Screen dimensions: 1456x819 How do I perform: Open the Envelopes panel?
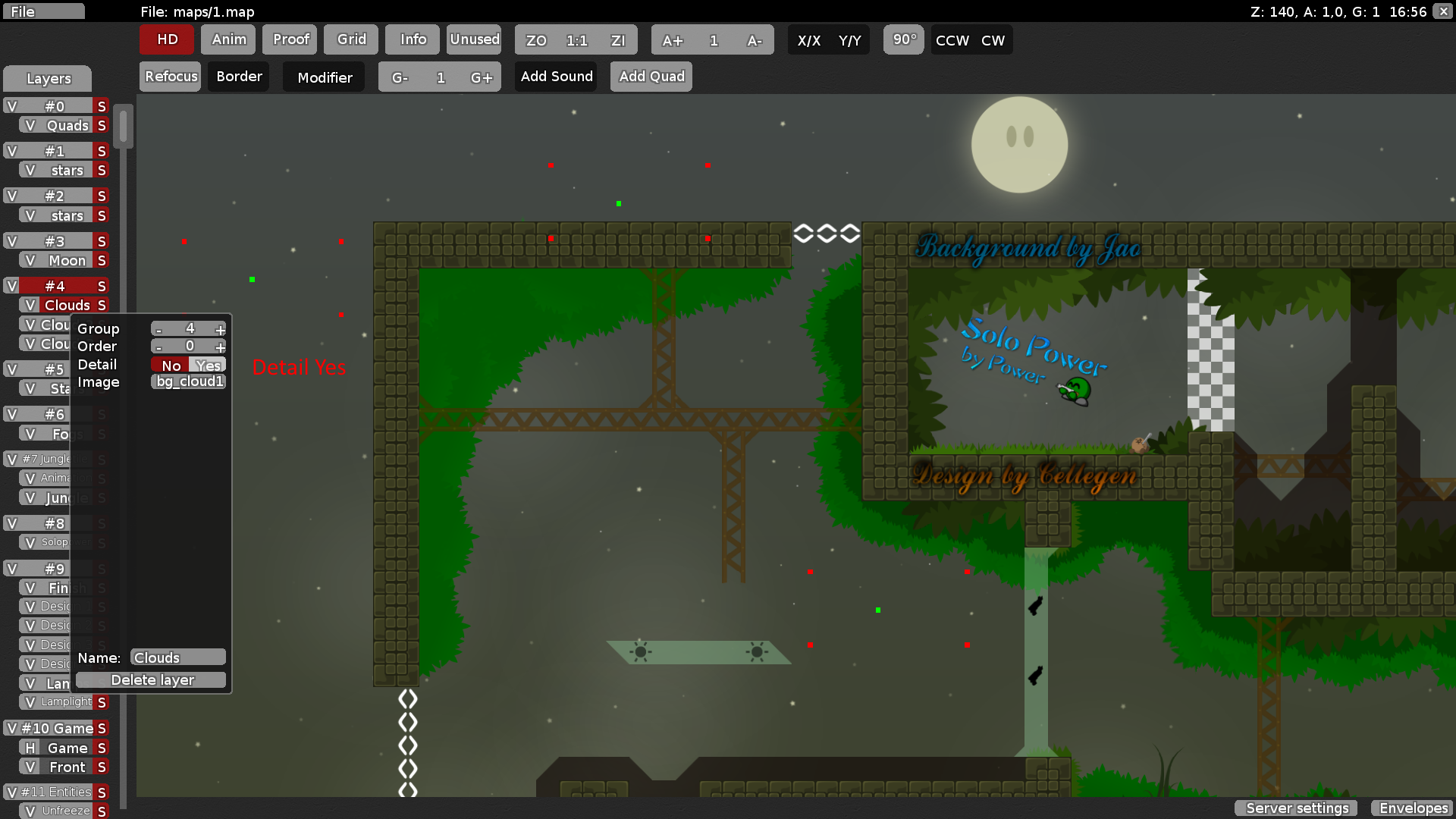click(x=1413, y=808)
